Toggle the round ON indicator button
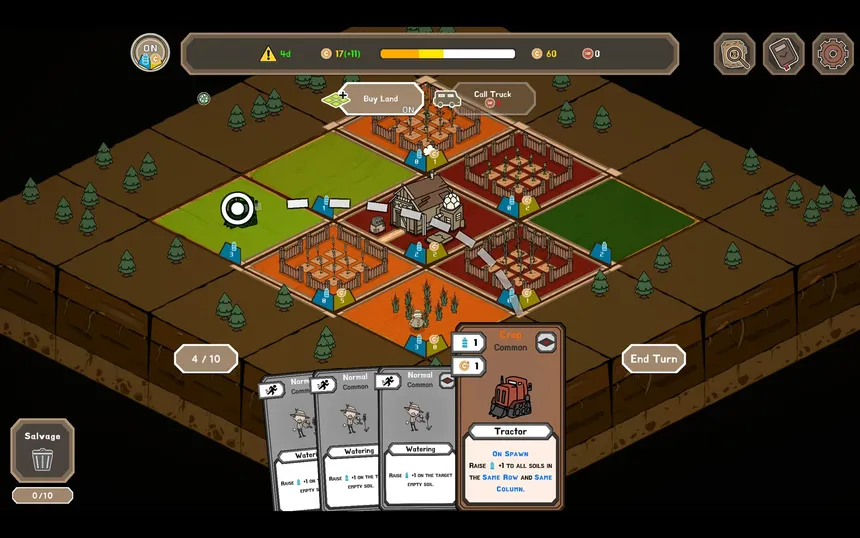860x538 pixels. [x=150, y=53]
